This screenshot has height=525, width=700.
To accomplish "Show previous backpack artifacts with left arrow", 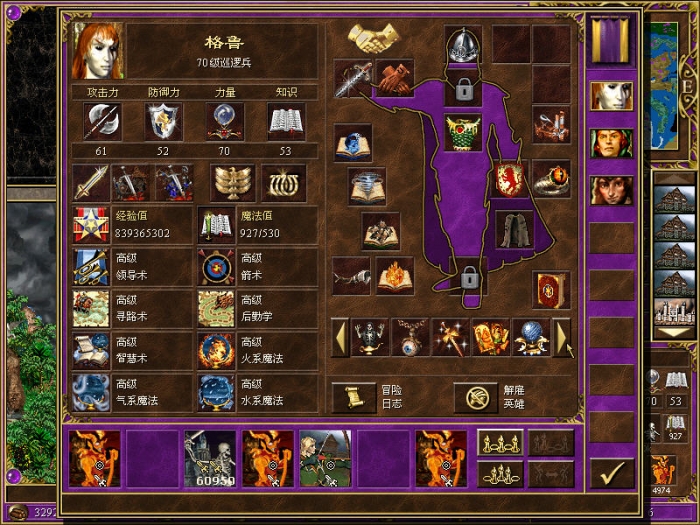I will [340, 338].
